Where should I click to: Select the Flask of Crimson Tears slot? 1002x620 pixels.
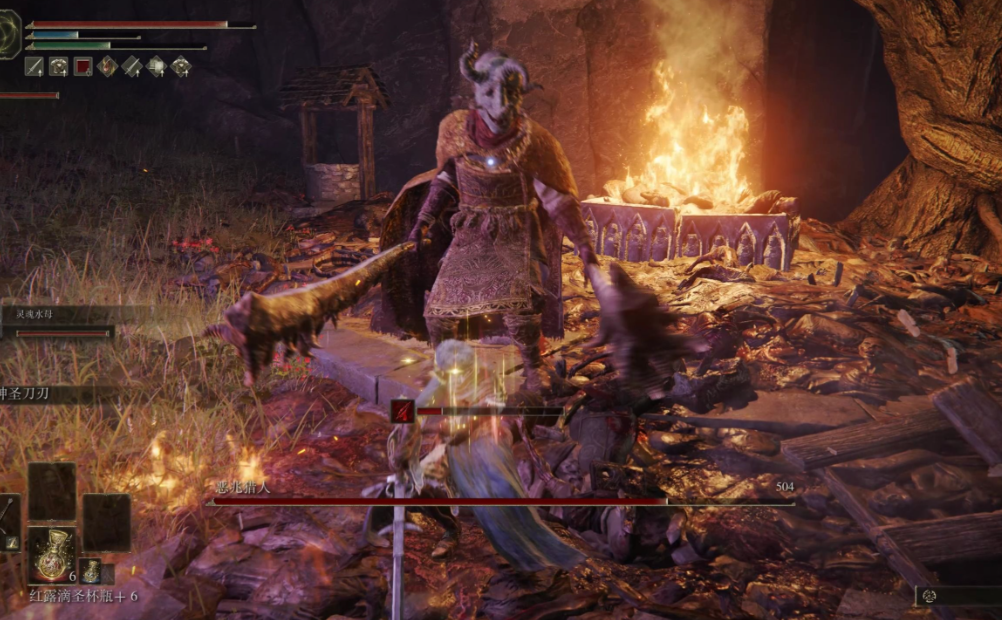(52, 554)
